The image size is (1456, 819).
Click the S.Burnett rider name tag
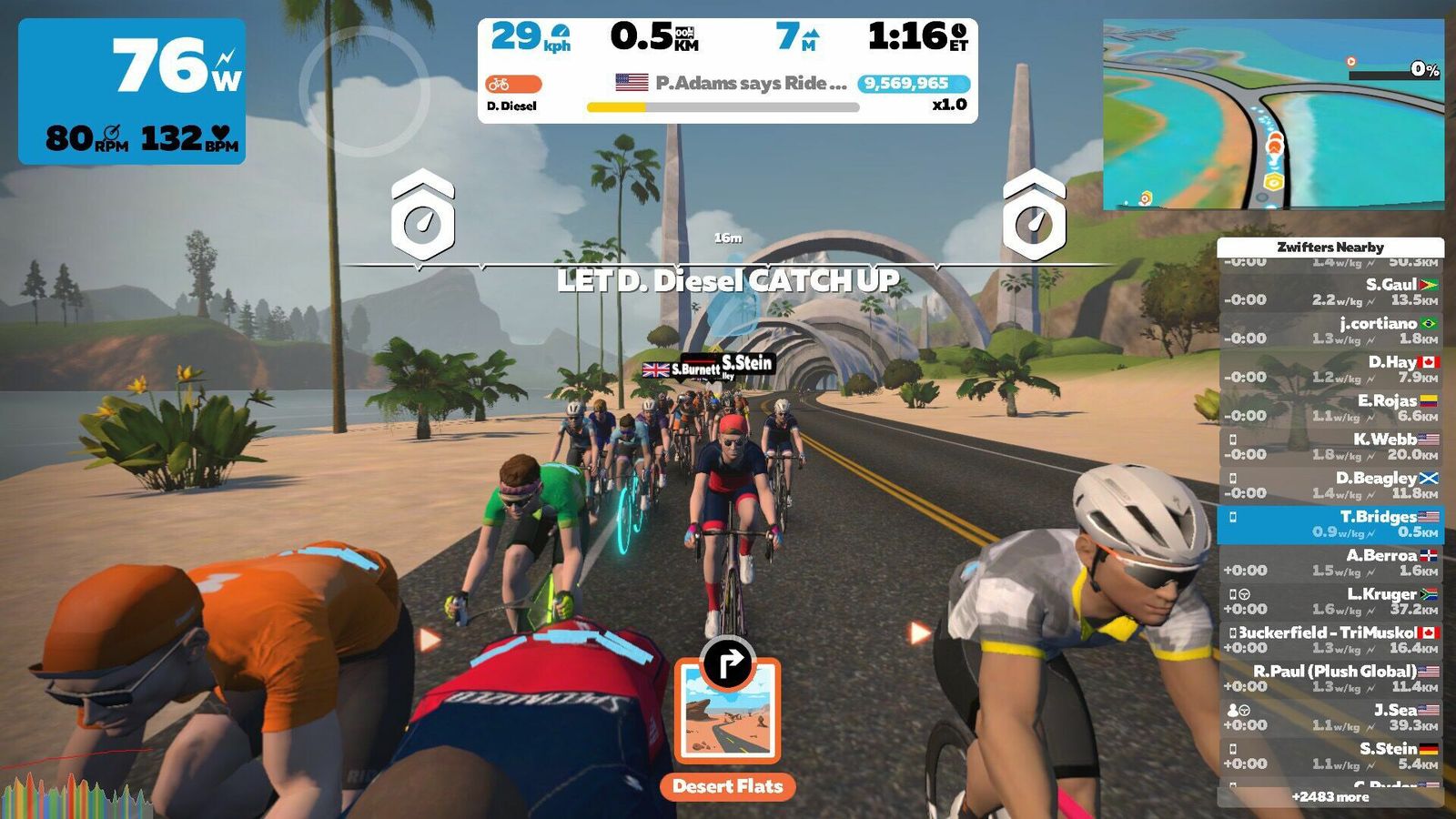point(682,369)
